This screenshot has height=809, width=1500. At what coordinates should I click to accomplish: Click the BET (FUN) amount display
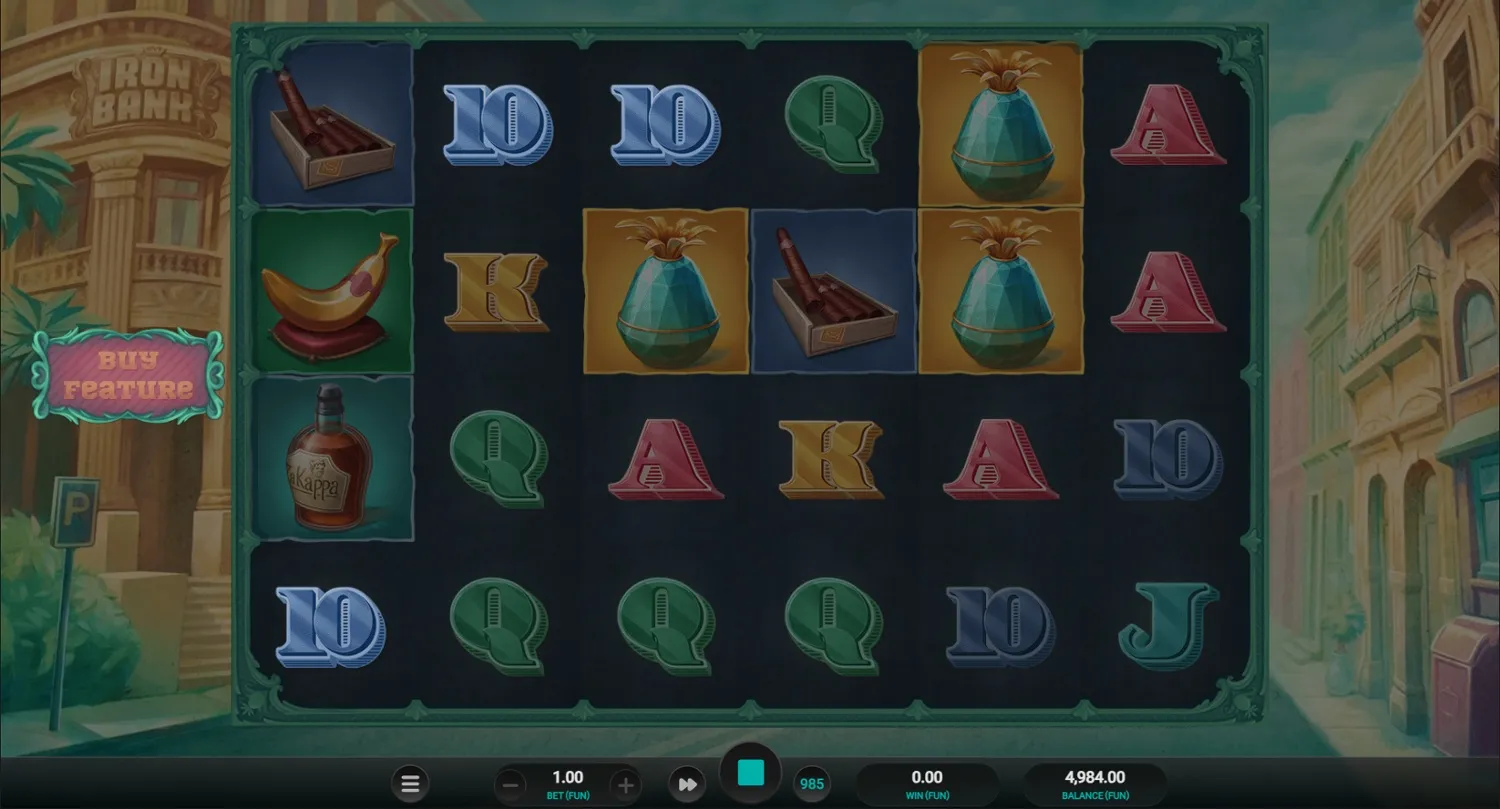click(567, 783)
